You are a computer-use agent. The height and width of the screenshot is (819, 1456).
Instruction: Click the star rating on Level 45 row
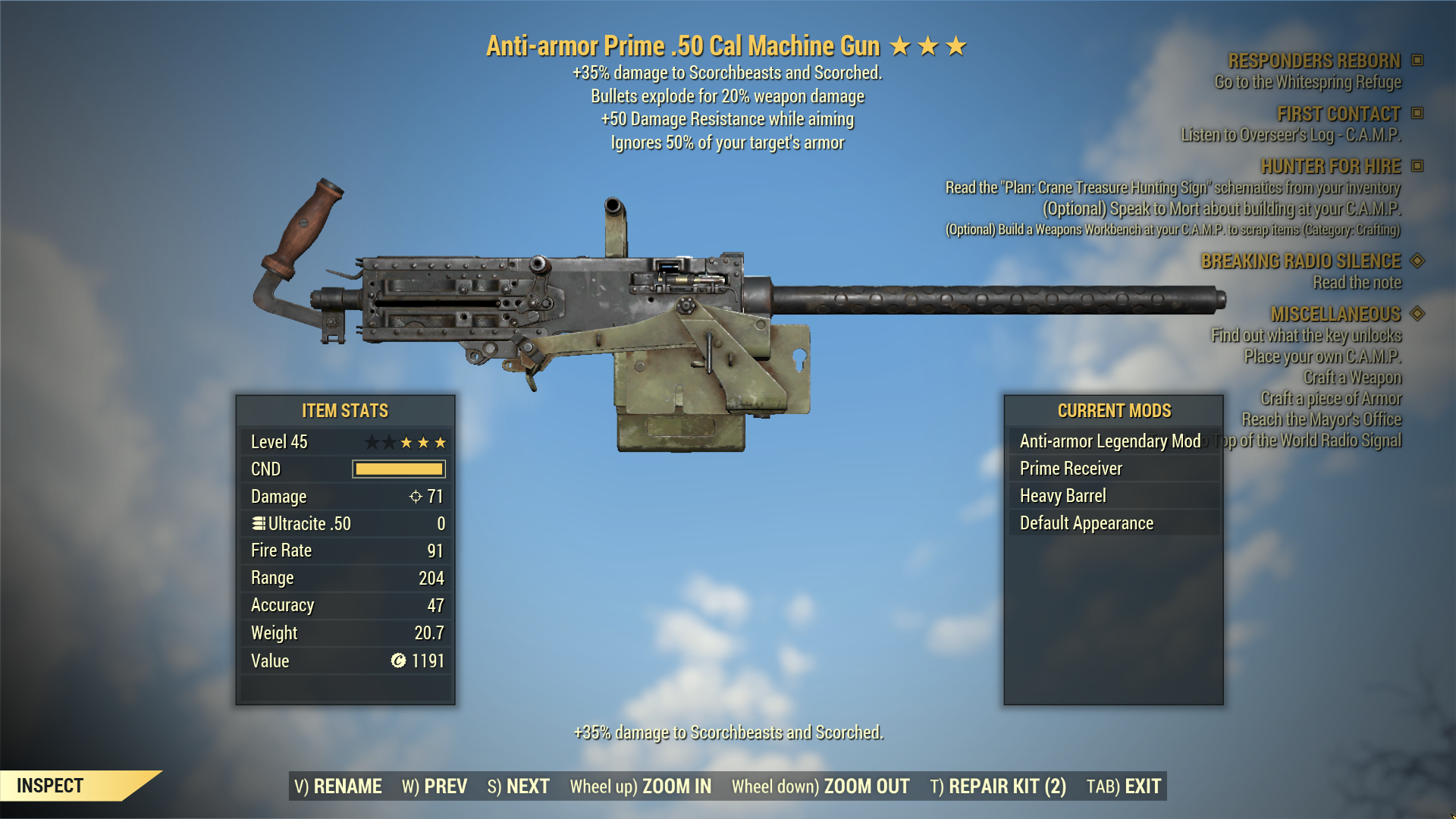click(x=407, y=441)
